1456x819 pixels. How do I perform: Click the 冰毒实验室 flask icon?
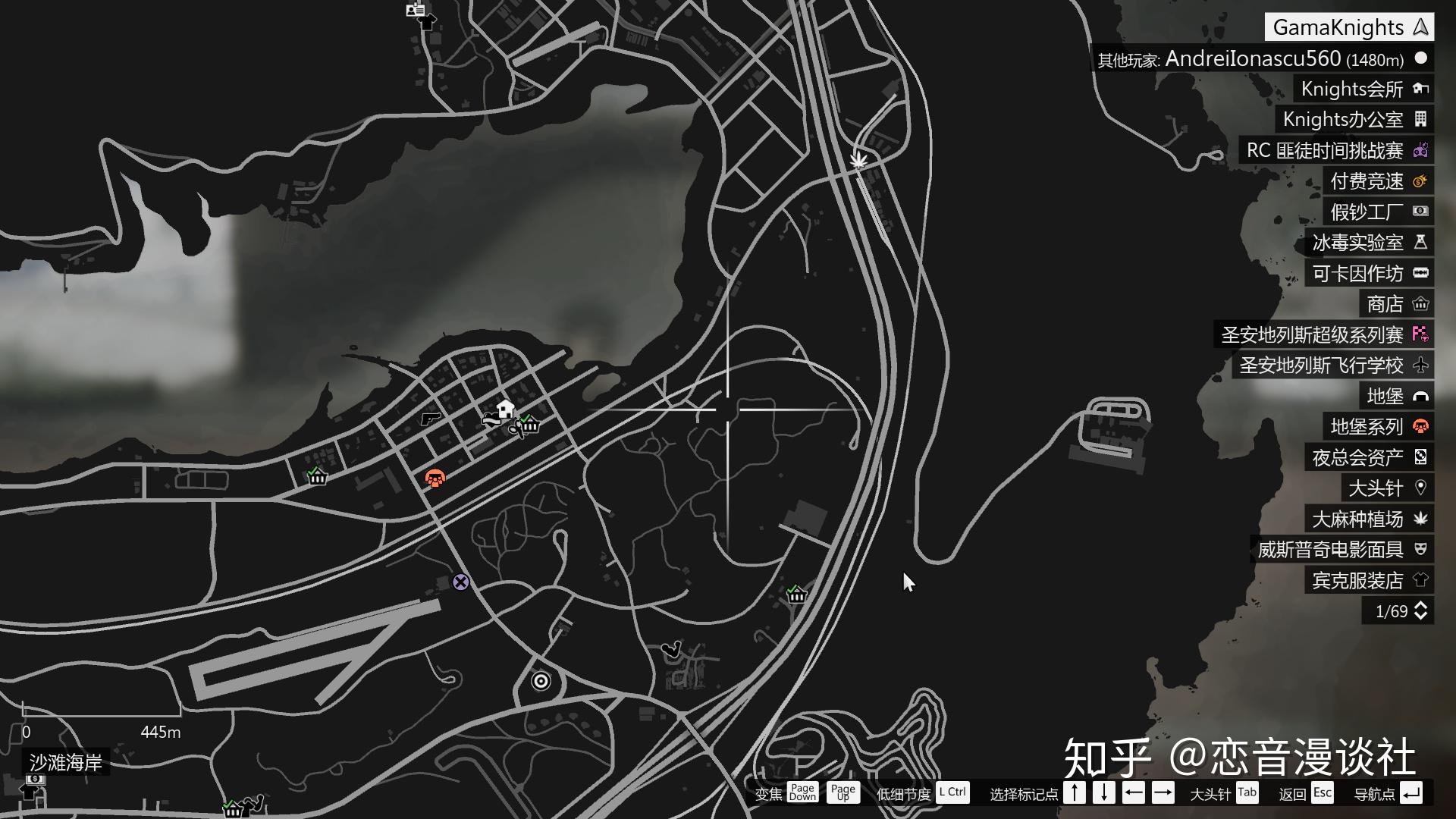[1422, 243]
